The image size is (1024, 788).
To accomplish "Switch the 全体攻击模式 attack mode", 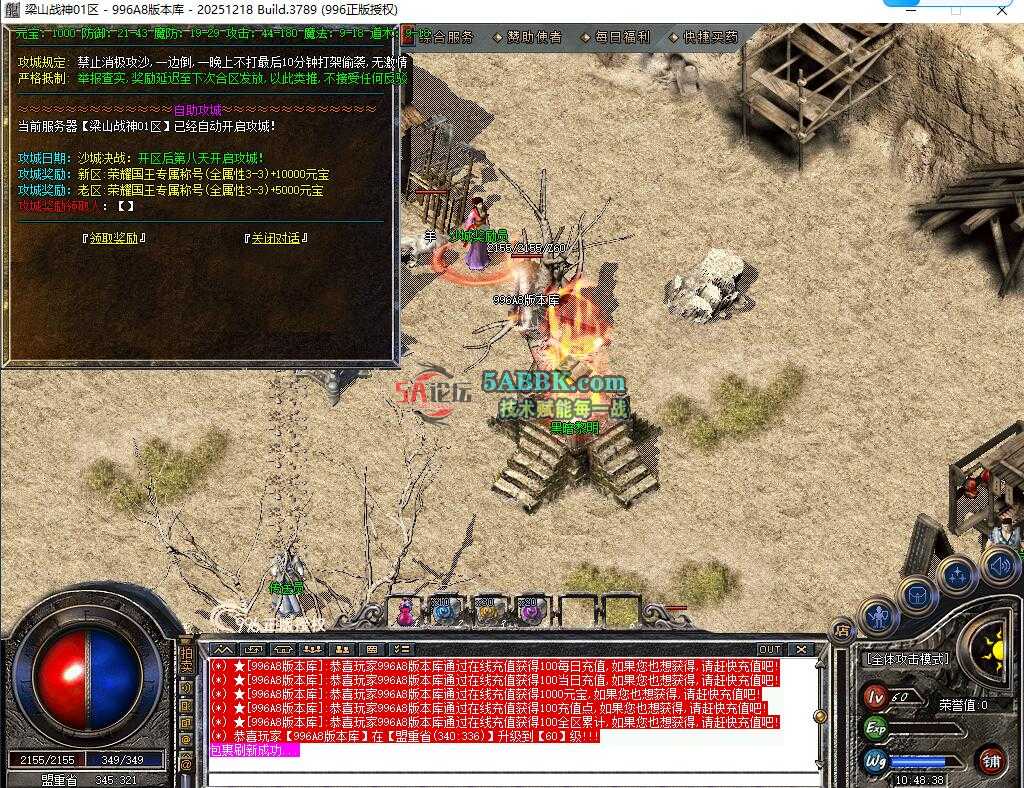I will click(906, 660).
